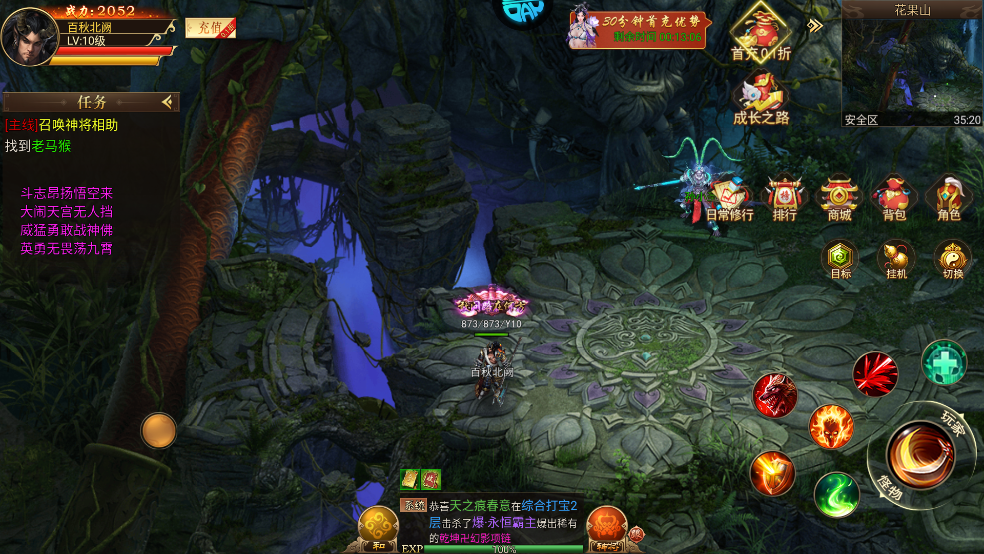Click the 切换 yin-yang switch button
This screenshot has width=984, height=554.
[952, 259]
